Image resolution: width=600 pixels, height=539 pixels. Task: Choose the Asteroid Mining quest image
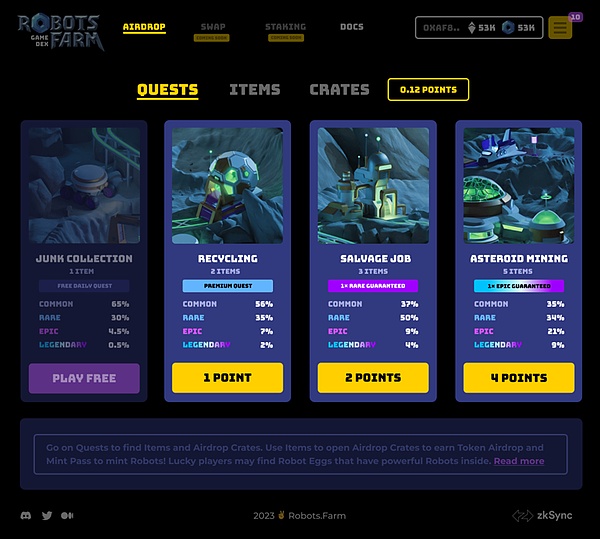519,185
